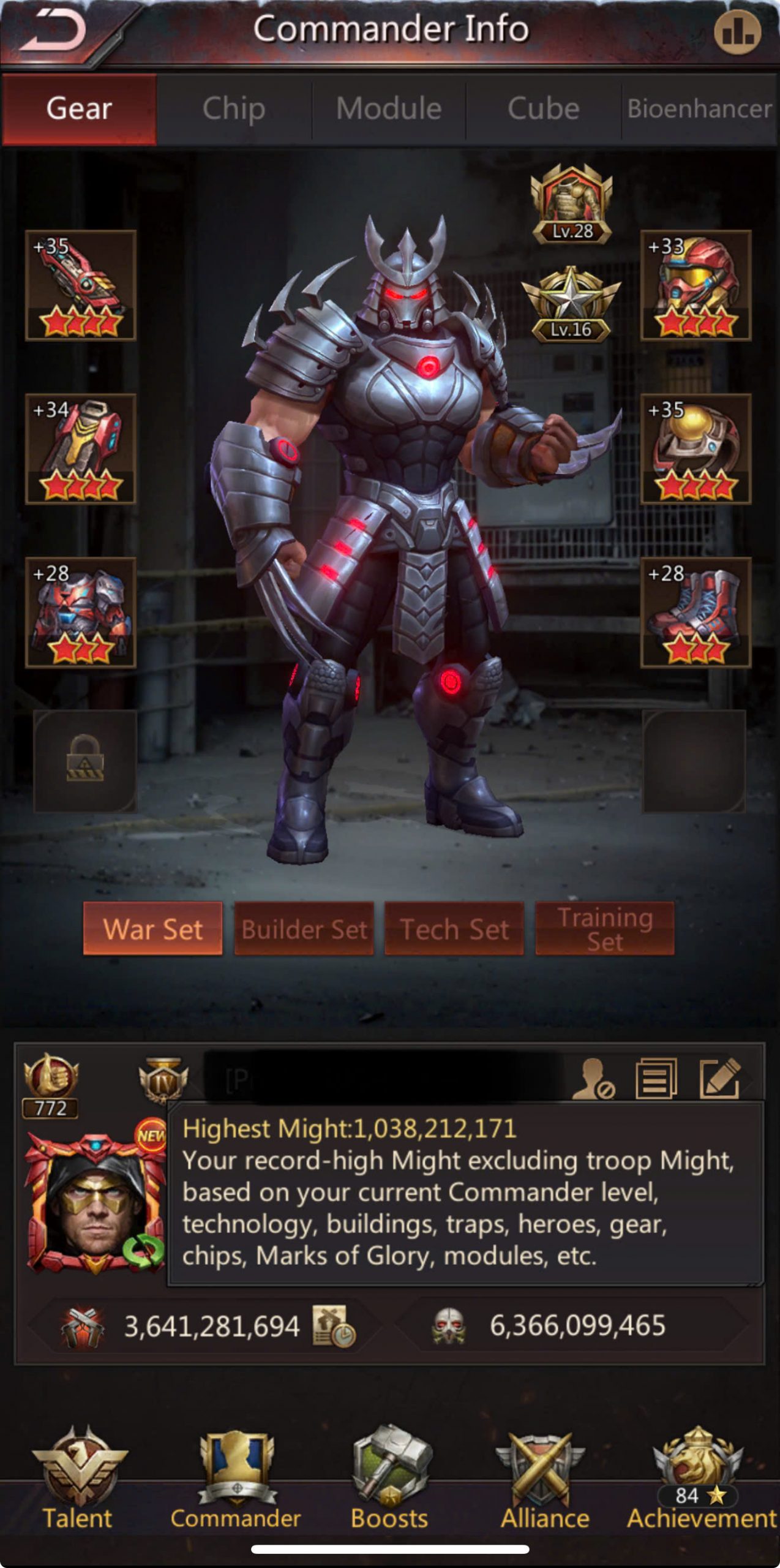Image resolution: width=780 pixels, height=1568 pixels.
Task: Select the +35 weapon gear slot
Action: point(81,285)
